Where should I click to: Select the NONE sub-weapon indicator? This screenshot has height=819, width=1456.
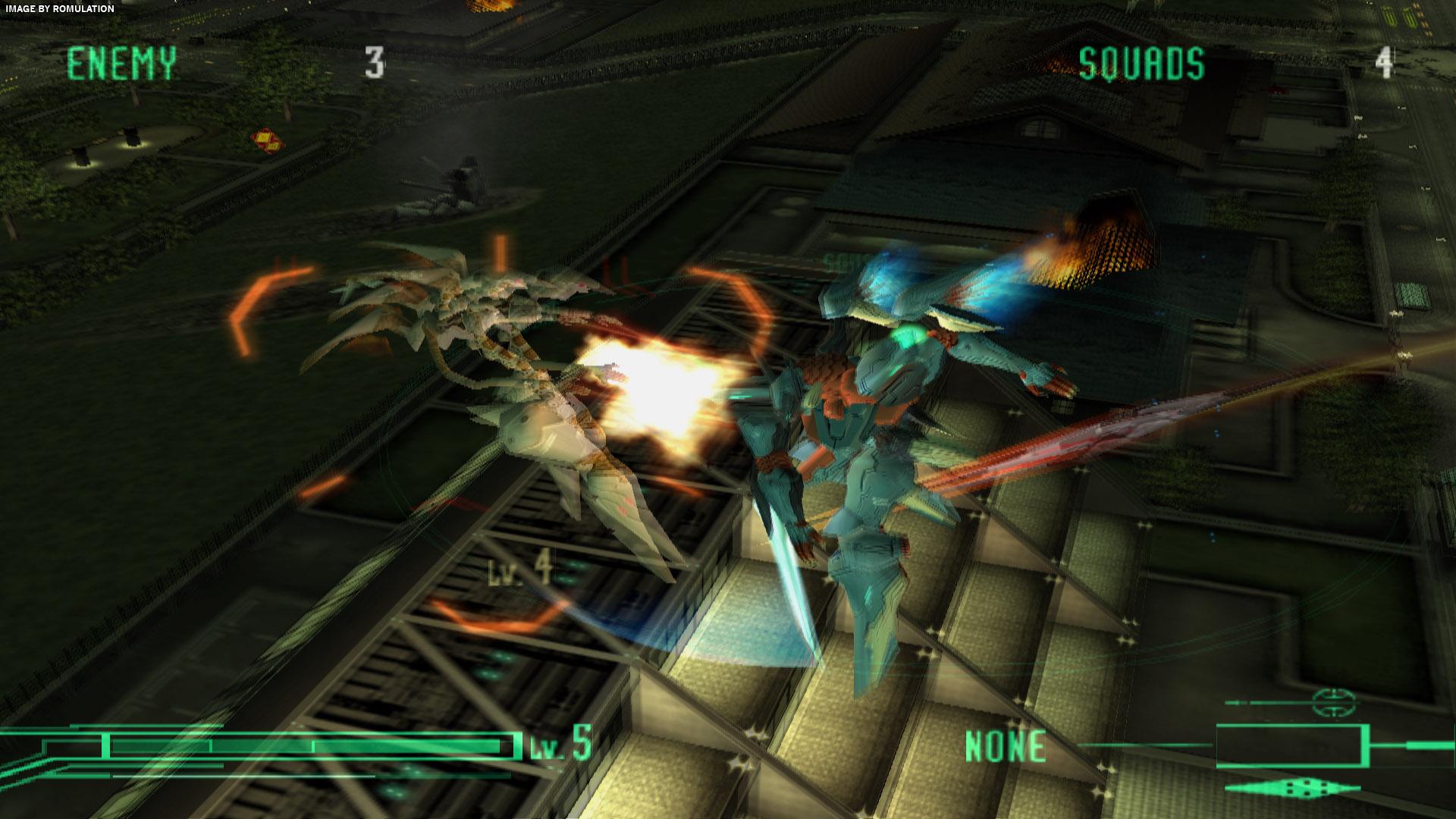[1006, 747]
